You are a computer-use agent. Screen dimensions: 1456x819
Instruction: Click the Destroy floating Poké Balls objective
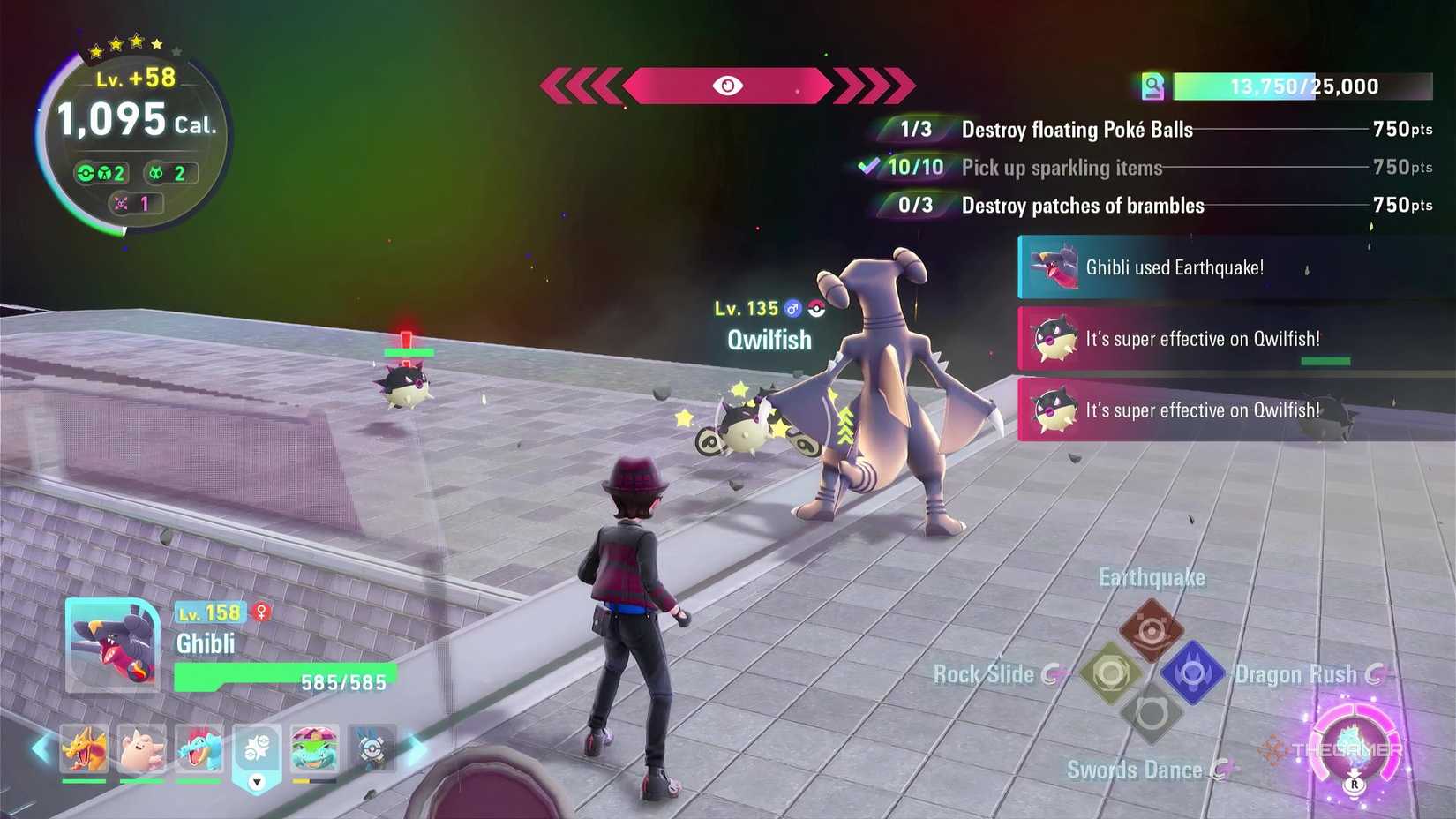click(1077, 130)
